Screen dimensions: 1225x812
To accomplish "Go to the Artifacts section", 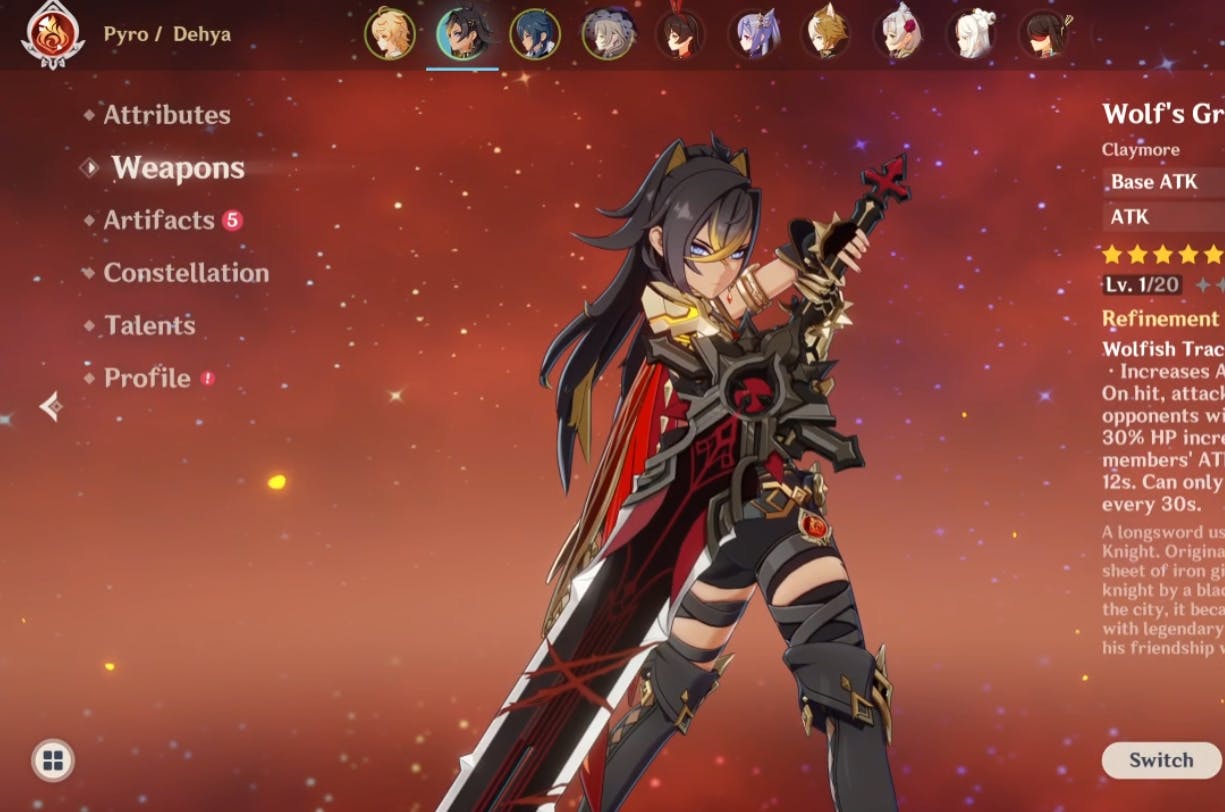I will click(159, 221).
